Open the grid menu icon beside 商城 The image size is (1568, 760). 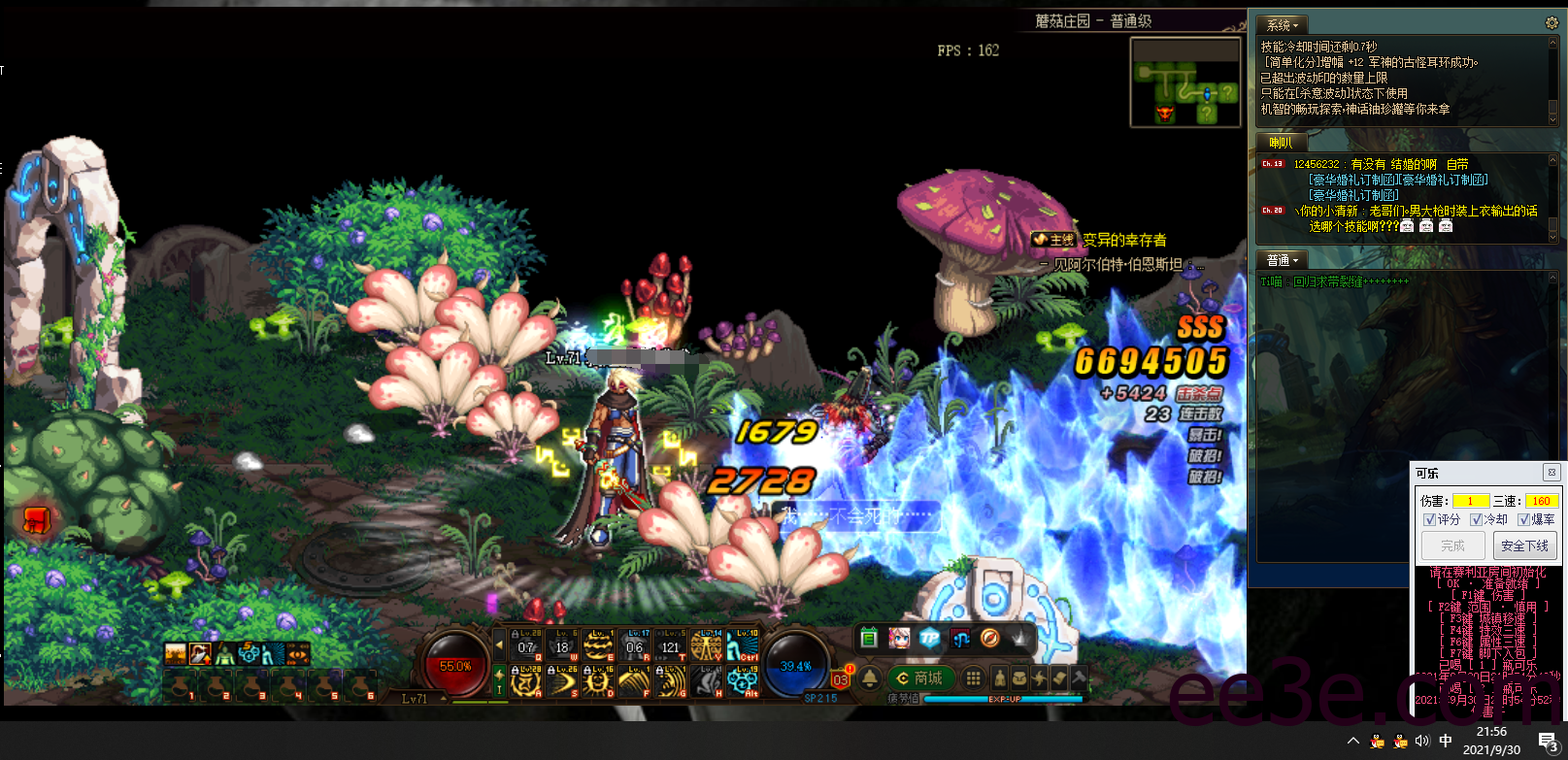click(973, 678)
